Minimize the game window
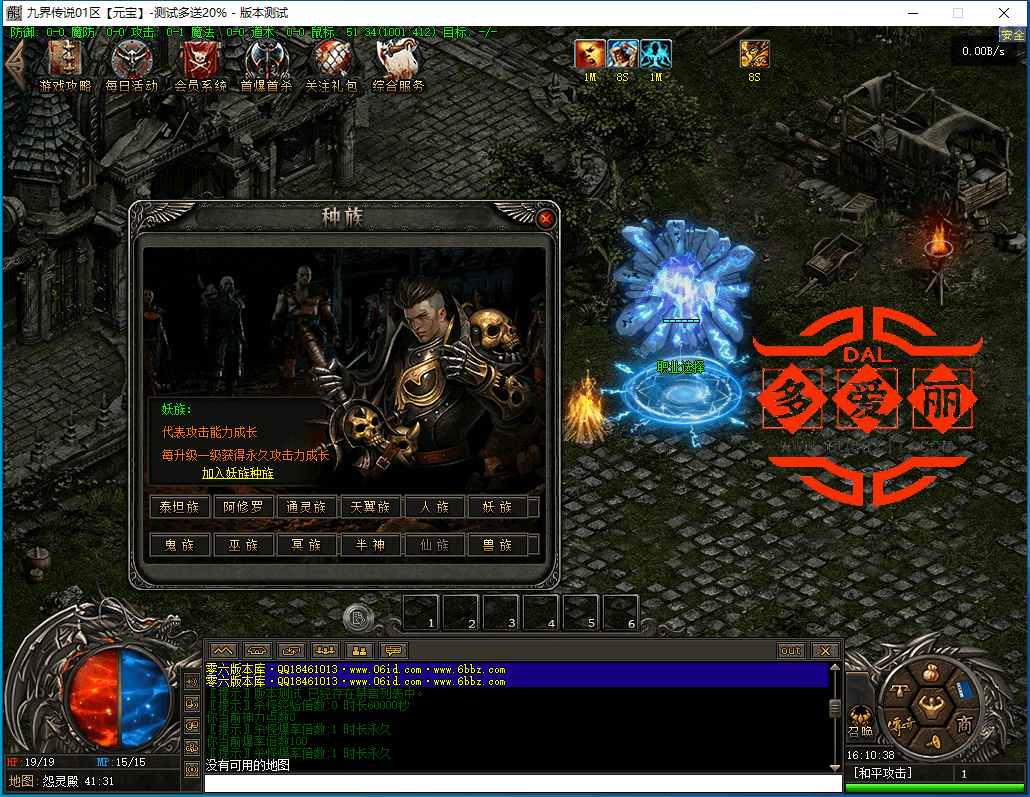This screenshot has width=1030, height=797. pos(912,13)
